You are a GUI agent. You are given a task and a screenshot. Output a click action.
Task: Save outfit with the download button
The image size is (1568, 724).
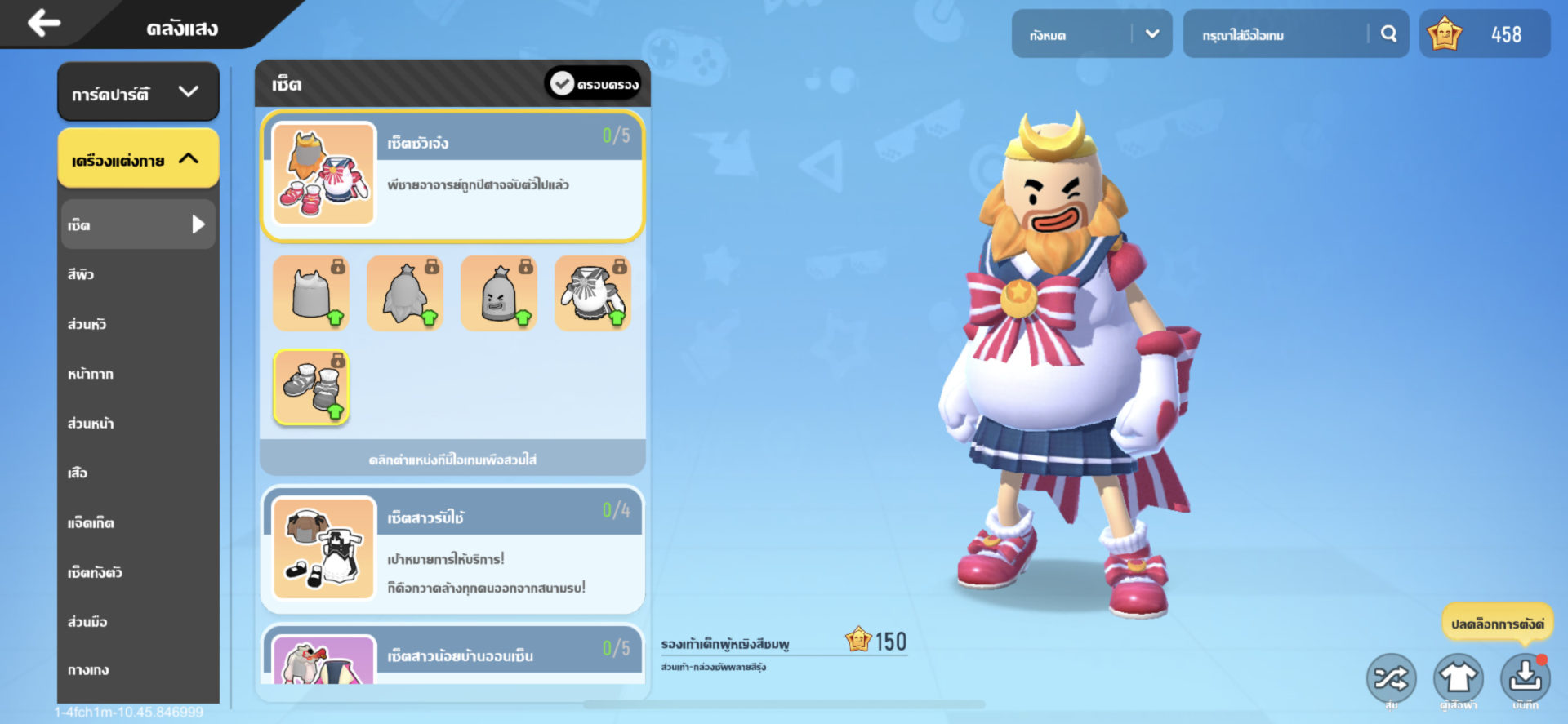[1524, 677]
